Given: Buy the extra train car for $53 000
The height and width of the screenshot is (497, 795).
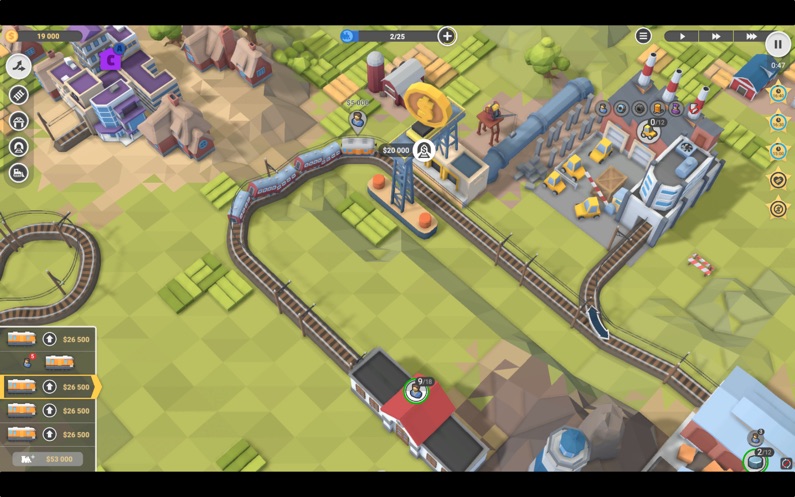Looking at the screenshot, I should click(48, 459).
